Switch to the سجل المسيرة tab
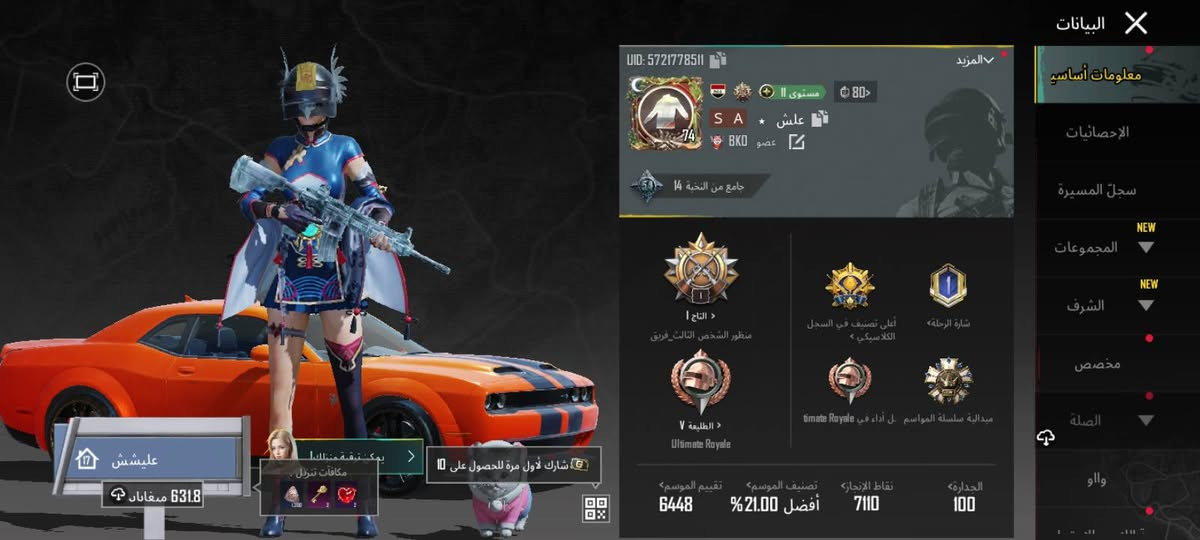 coord(1097,190)
